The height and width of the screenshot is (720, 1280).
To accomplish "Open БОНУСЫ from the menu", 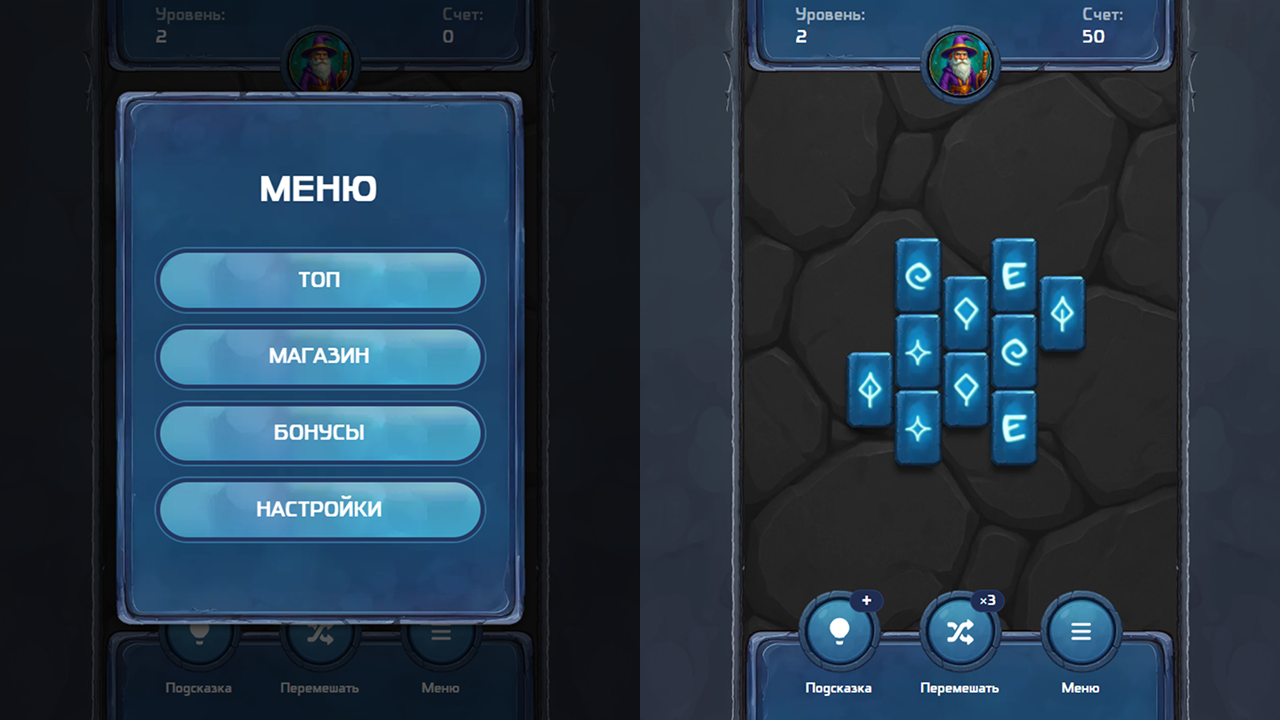I will 319,433.
